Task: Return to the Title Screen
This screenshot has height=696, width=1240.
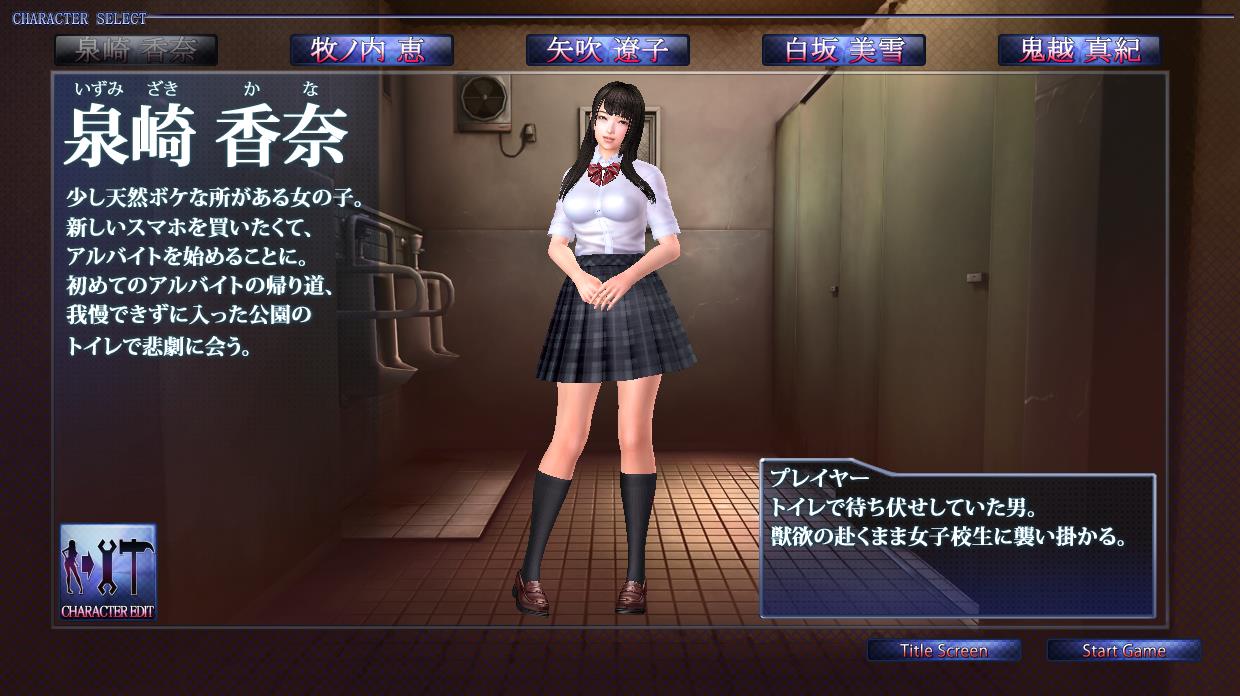Action: pos(943,651)
